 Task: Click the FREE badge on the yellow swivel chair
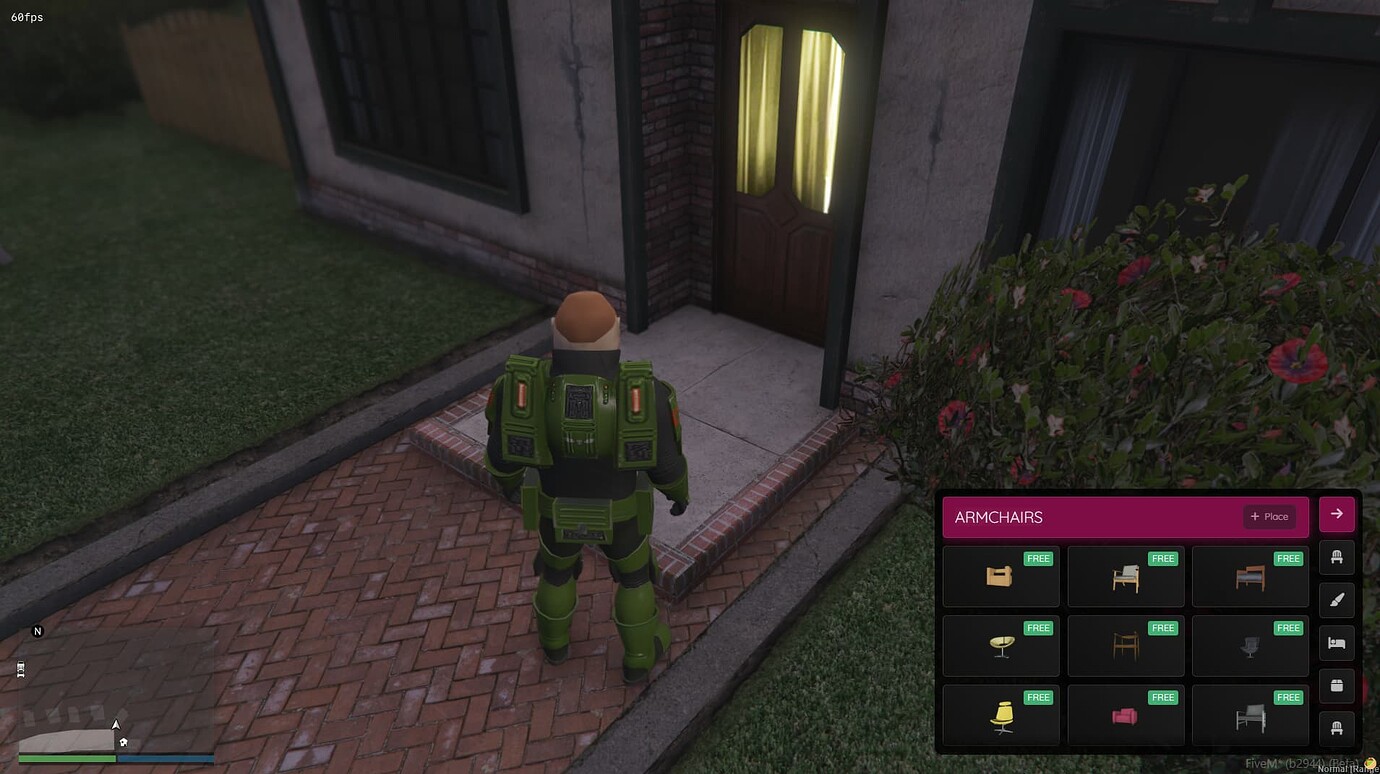1037,696
